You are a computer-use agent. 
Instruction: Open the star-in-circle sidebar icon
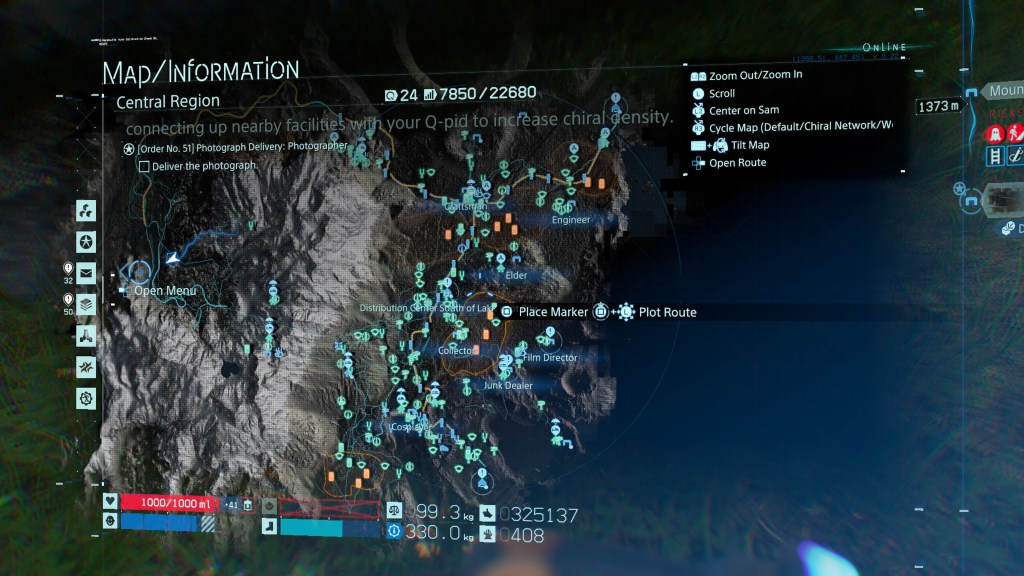click(x=87, y=241)
